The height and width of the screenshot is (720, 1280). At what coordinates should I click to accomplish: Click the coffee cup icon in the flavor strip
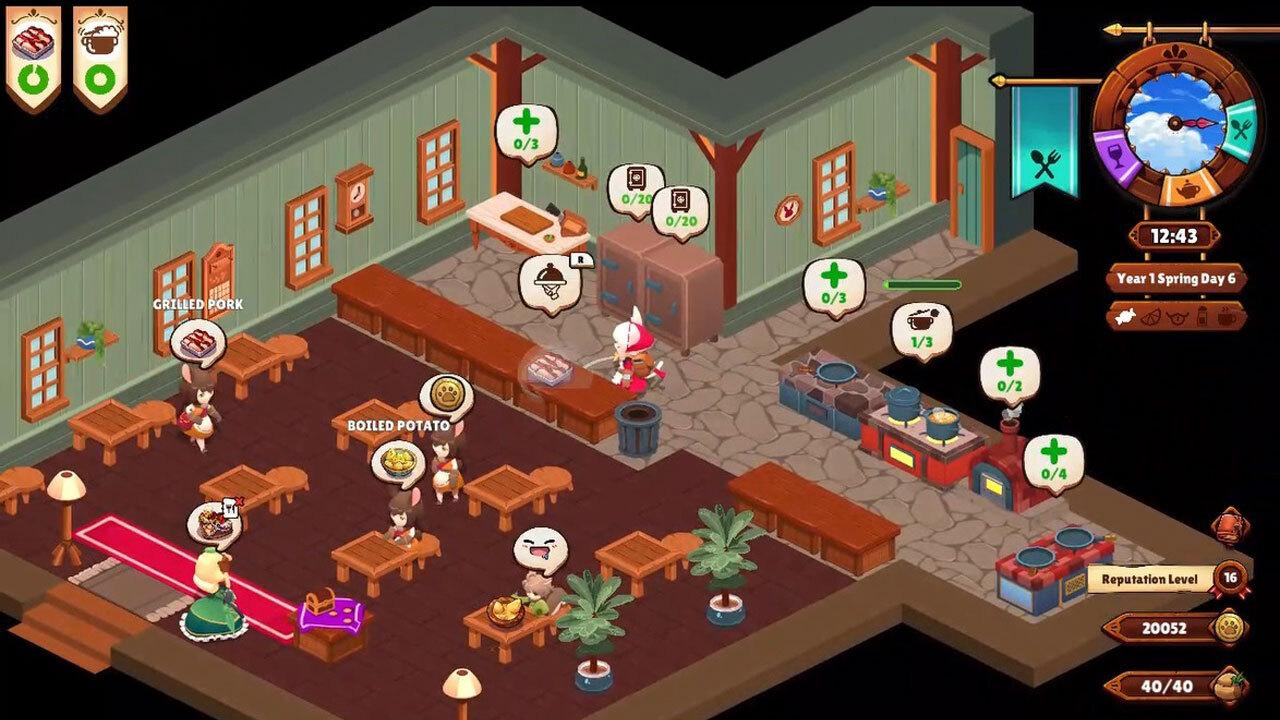click(1226, 315)
